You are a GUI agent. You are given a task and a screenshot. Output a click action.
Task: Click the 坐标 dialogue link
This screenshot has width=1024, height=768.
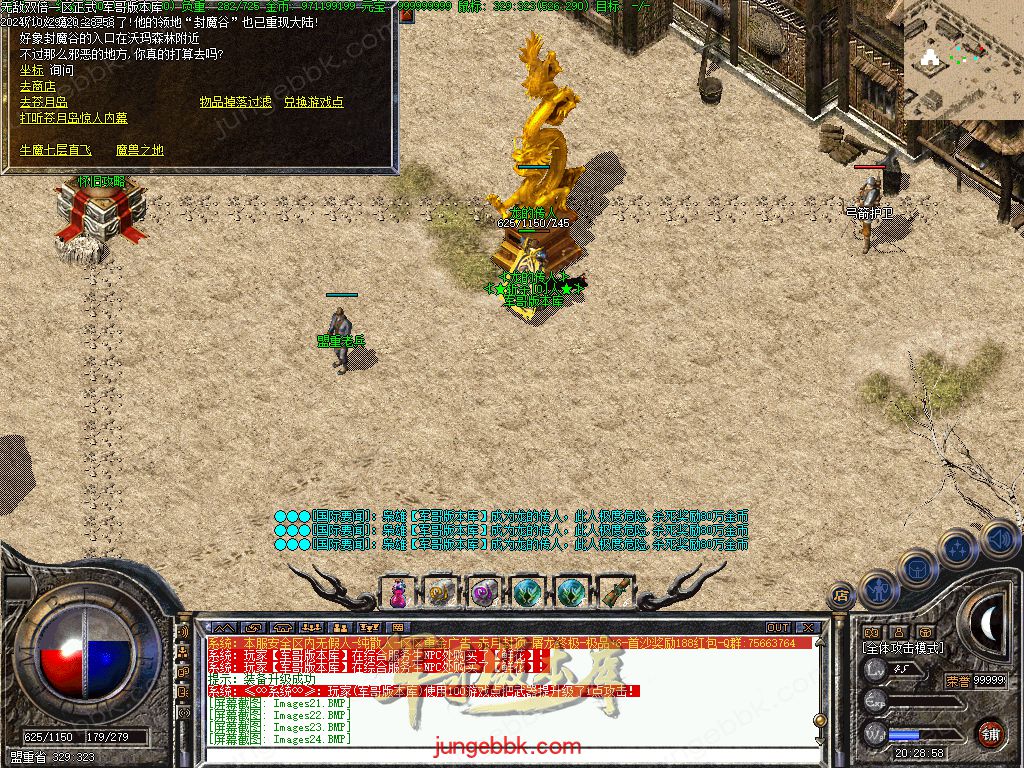31,70
